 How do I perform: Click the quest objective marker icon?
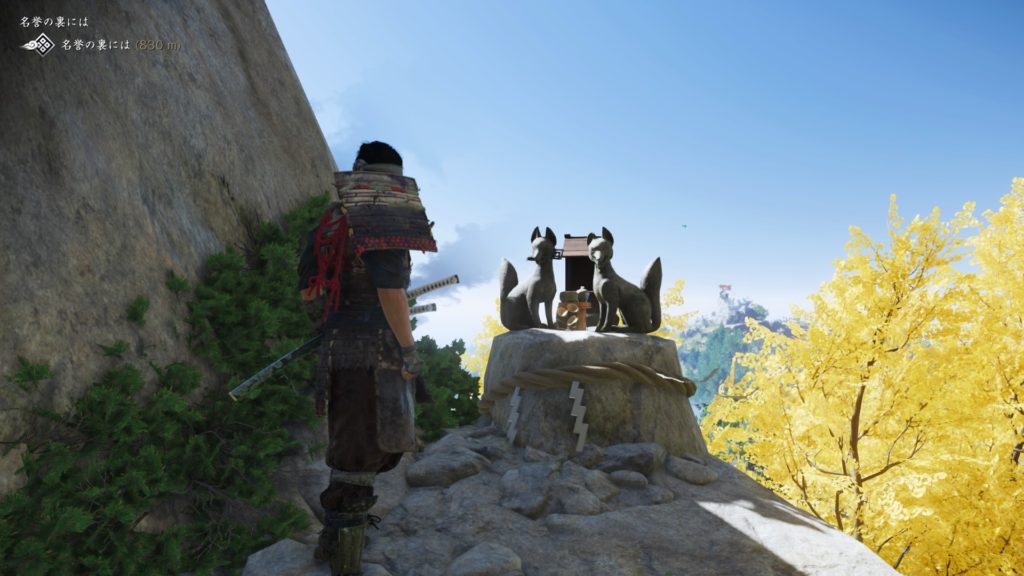[x=39, y=44]
